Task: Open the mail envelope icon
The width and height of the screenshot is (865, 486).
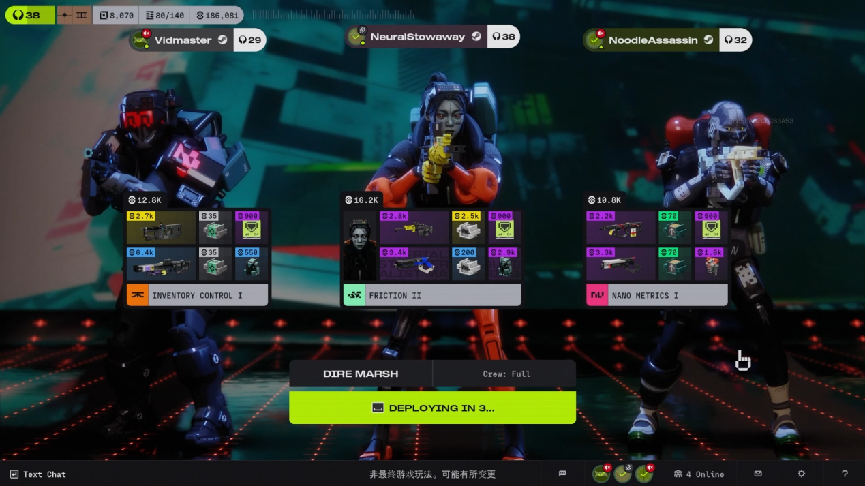Action: (x=758, y=474)
